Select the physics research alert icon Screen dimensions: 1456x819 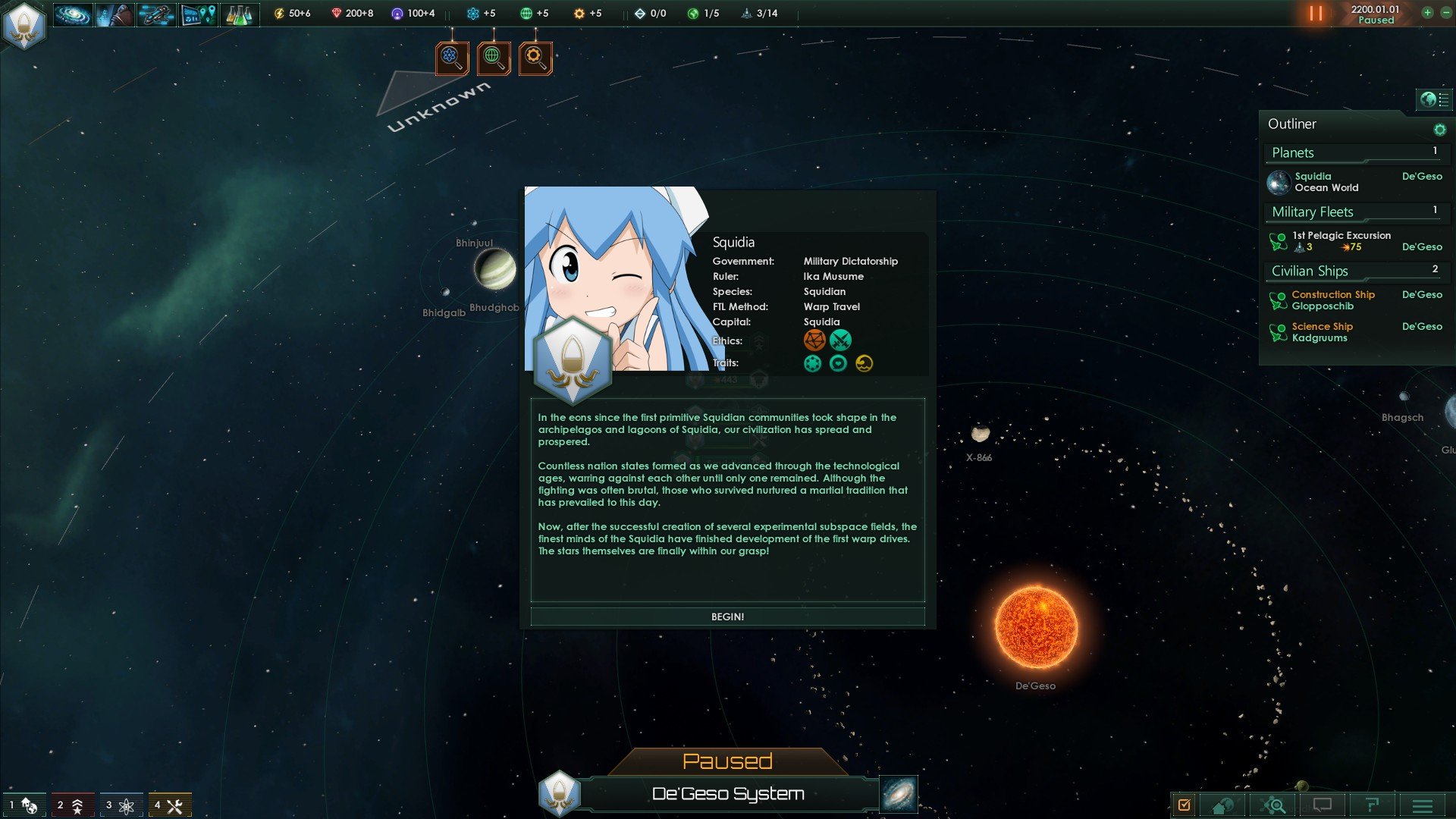452,58
